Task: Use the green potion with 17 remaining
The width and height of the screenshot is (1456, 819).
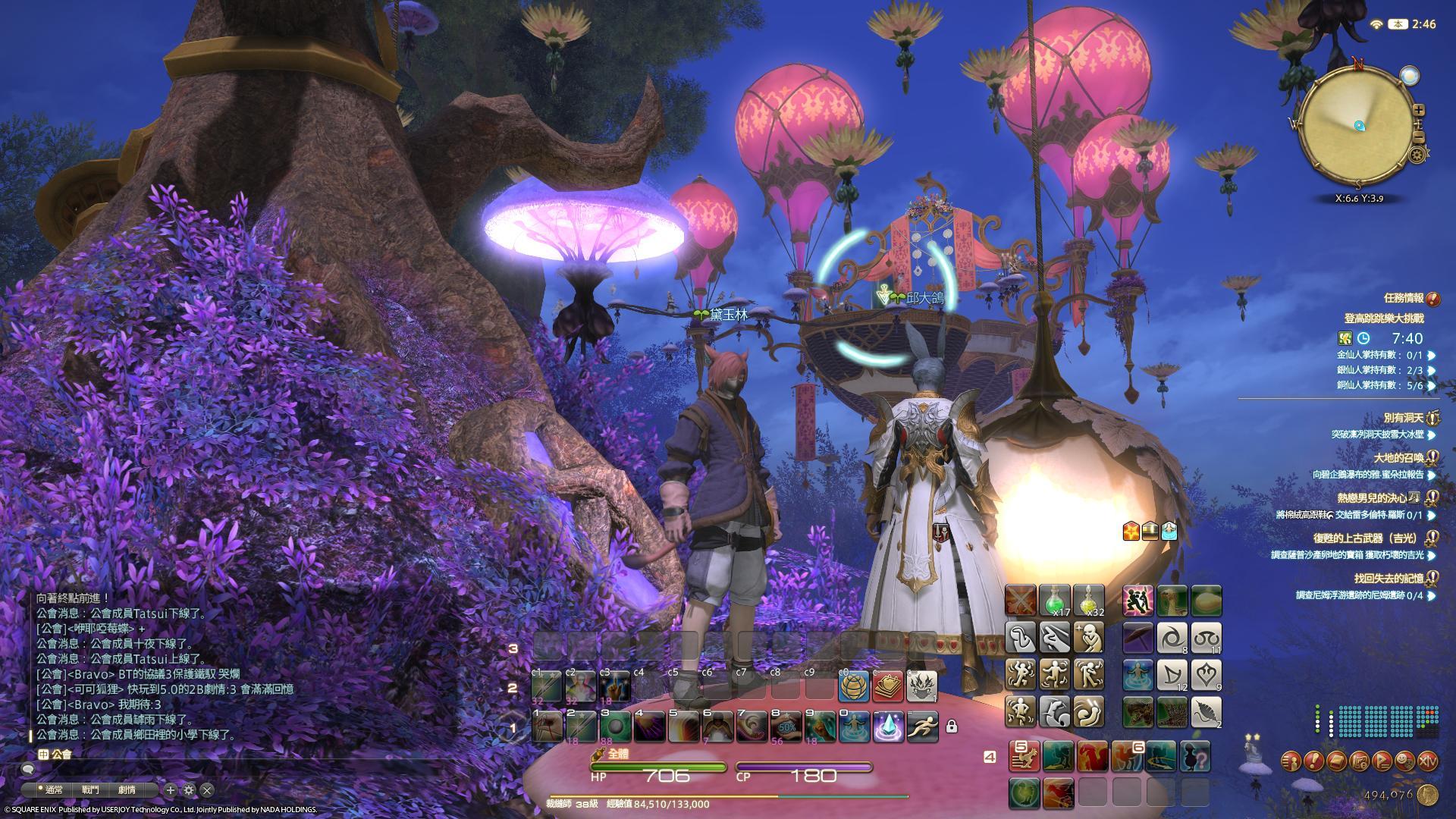Action: (1054, 600)
